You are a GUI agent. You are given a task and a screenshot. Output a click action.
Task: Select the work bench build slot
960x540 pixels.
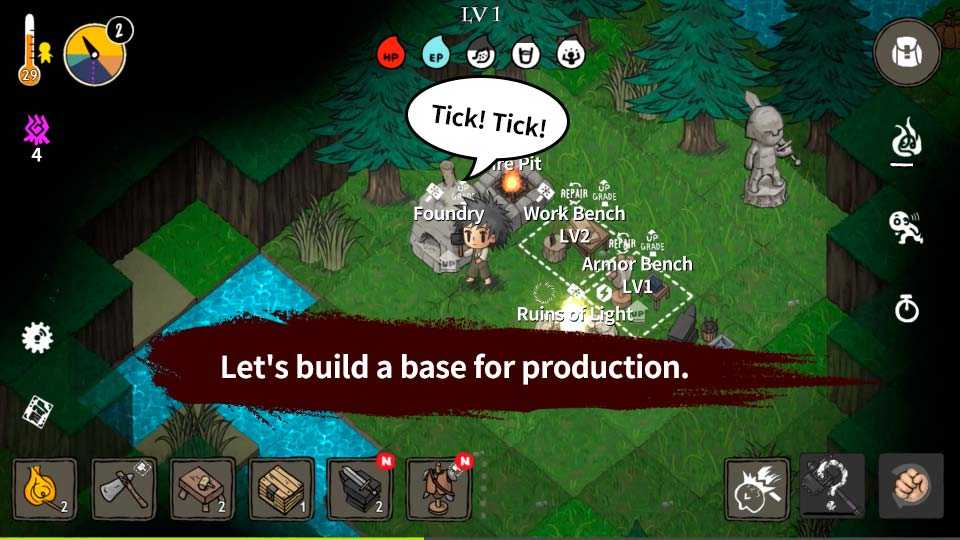point(202,489)
